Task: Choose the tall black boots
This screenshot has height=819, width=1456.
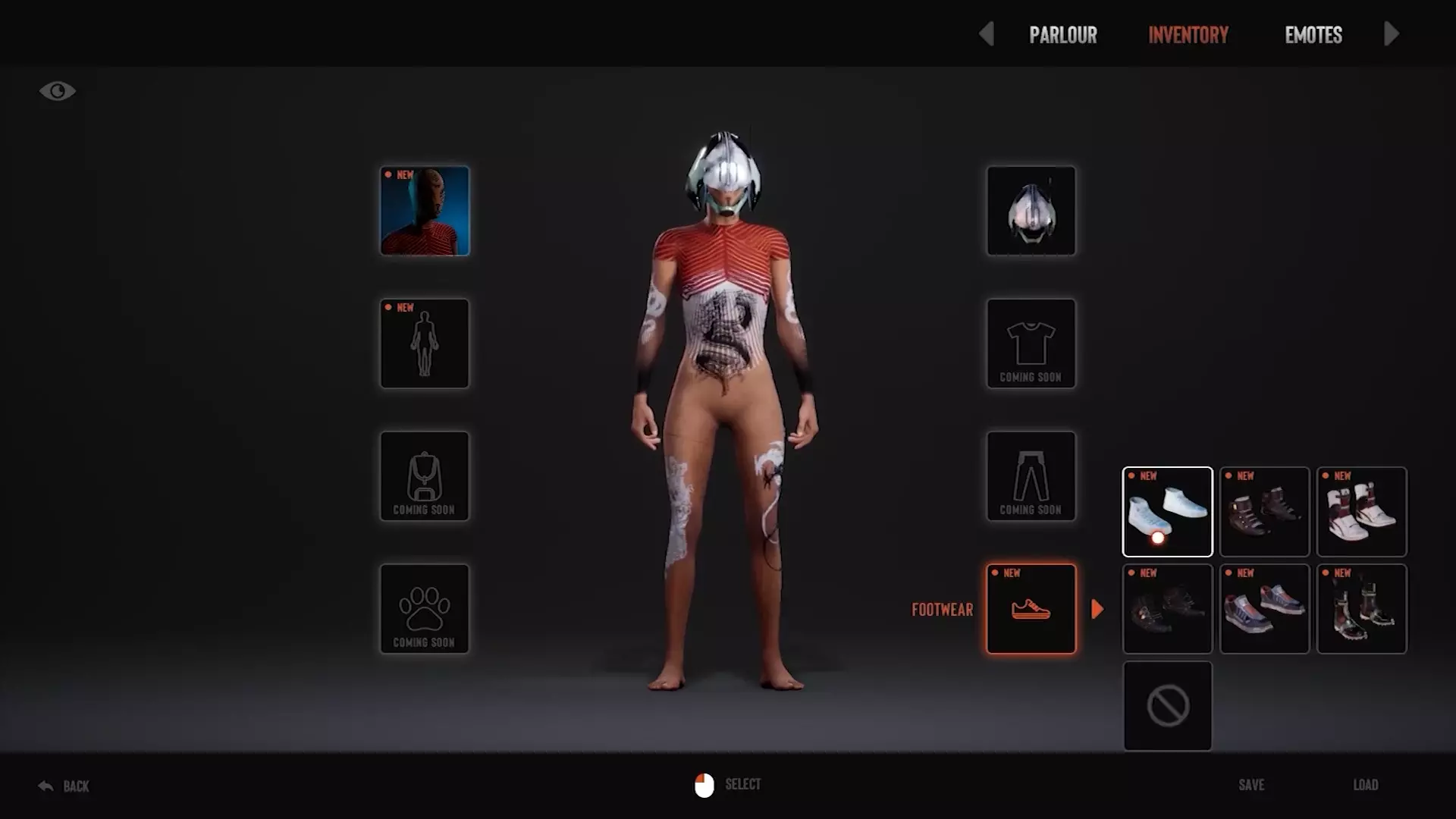Action: tap(1361, 609)
